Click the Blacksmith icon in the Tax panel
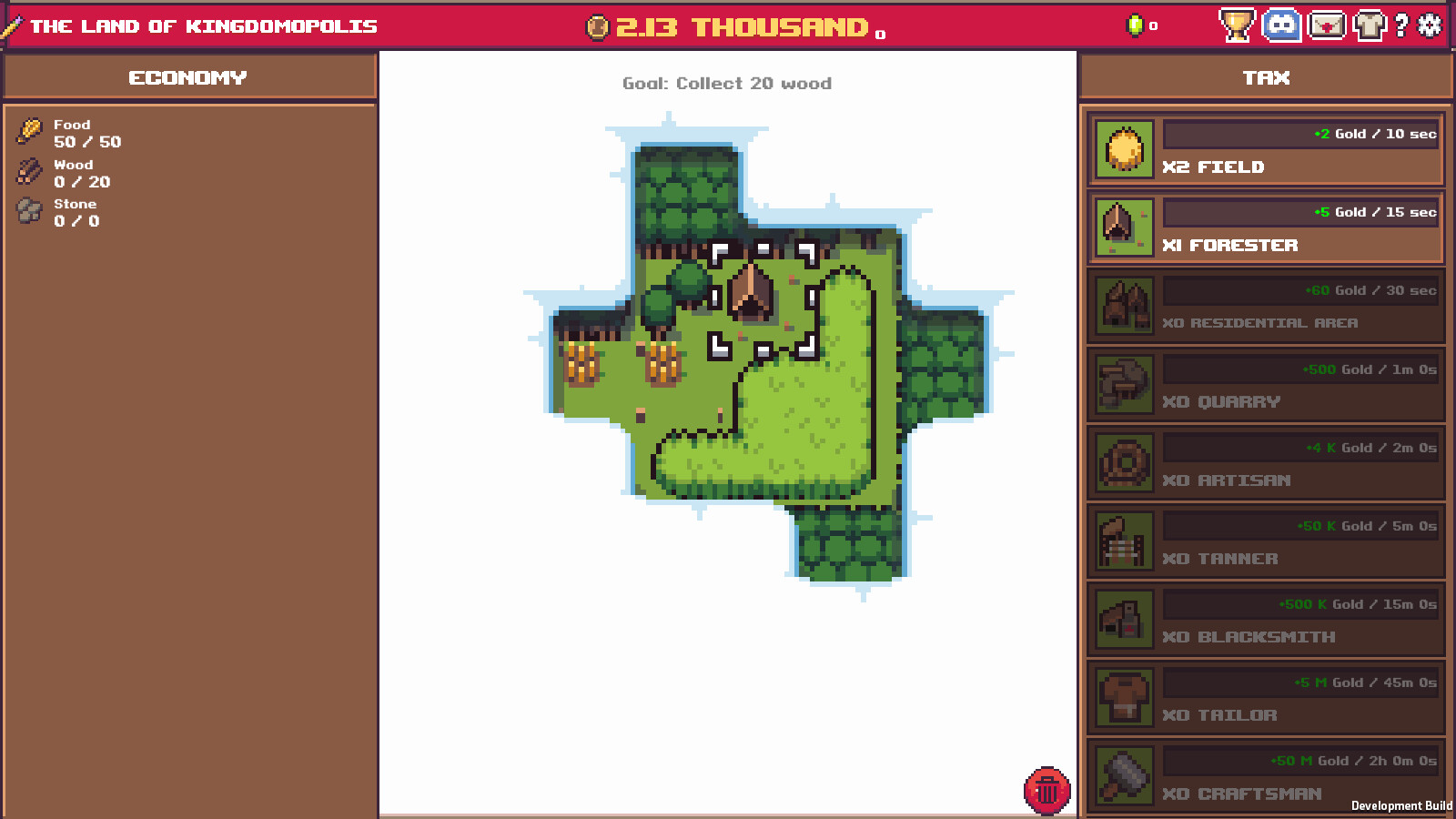1456x819 pixels. pos(1123,618)
